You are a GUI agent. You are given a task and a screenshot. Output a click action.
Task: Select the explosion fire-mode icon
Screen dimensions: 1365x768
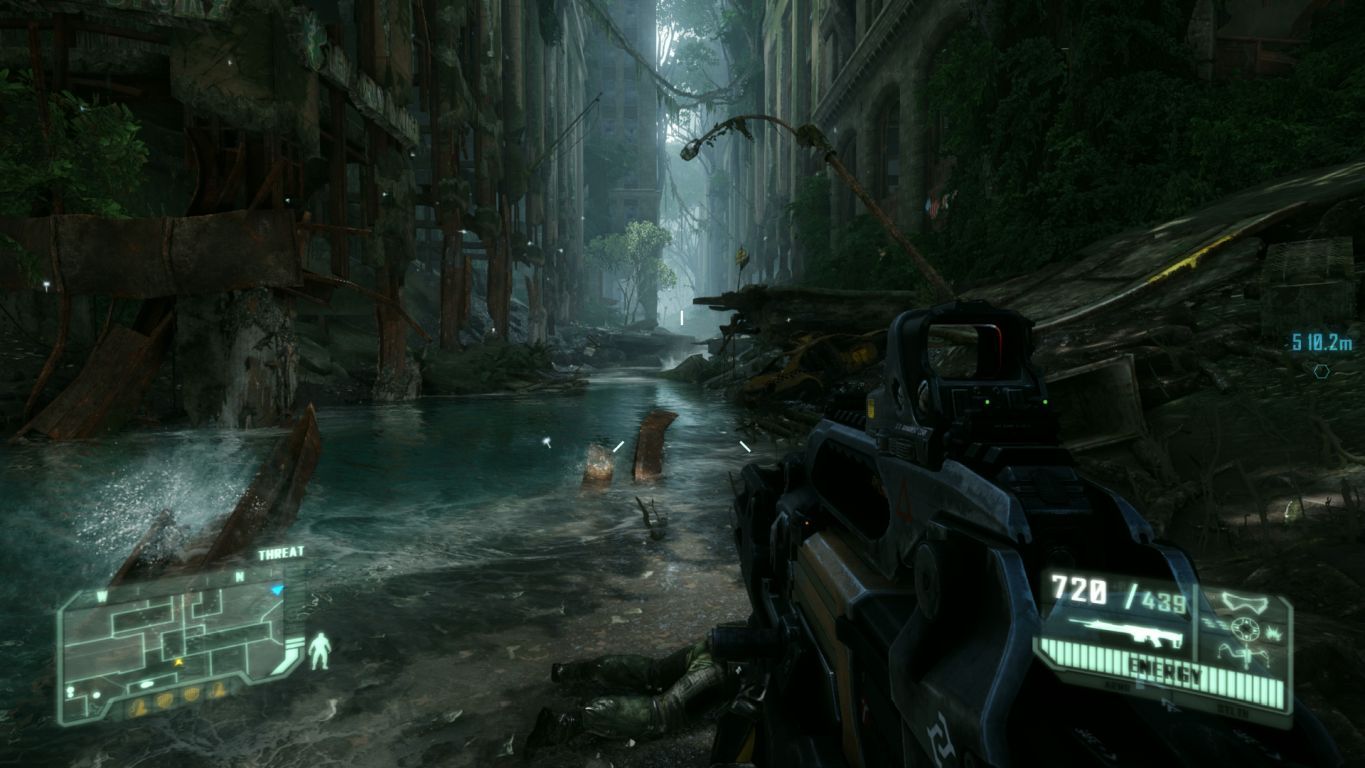click(x=1273, y=632)
